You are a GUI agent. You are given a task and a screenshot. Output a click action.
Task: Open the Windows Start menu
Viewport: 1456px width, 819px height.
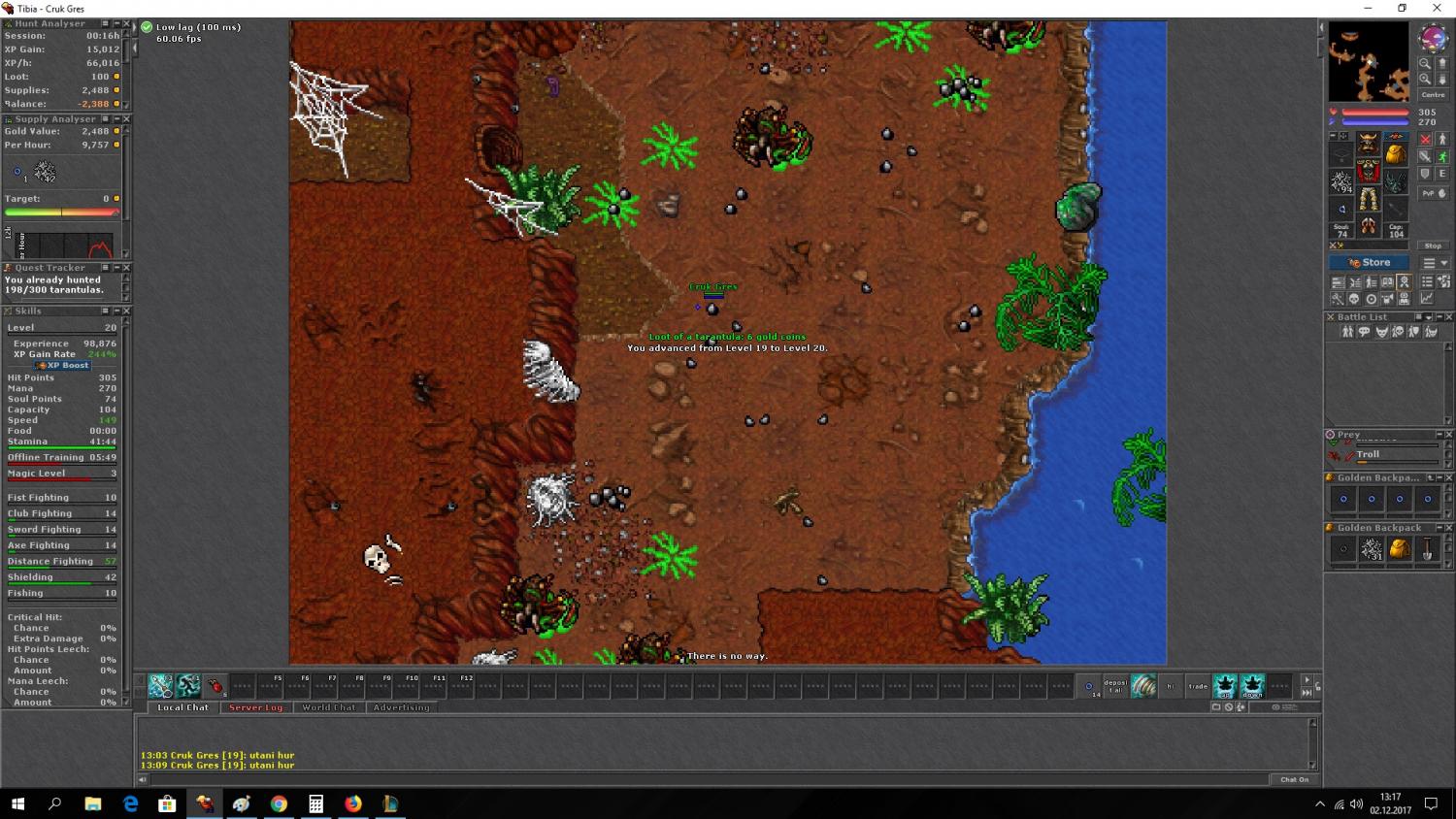pyautogui.click(x=17, y=803)
